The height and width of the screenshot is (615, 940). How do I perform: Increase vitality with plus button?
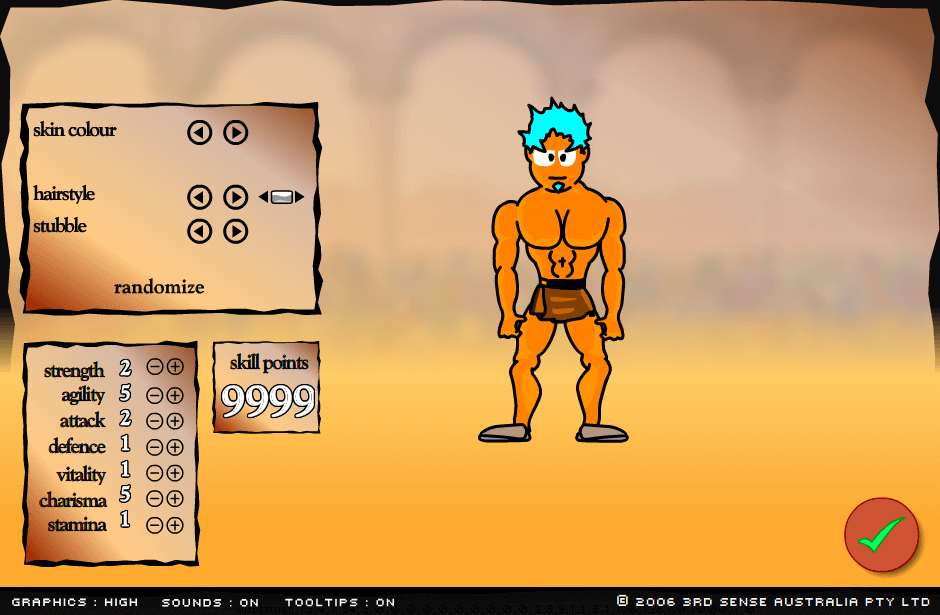[x=175, y=473]
